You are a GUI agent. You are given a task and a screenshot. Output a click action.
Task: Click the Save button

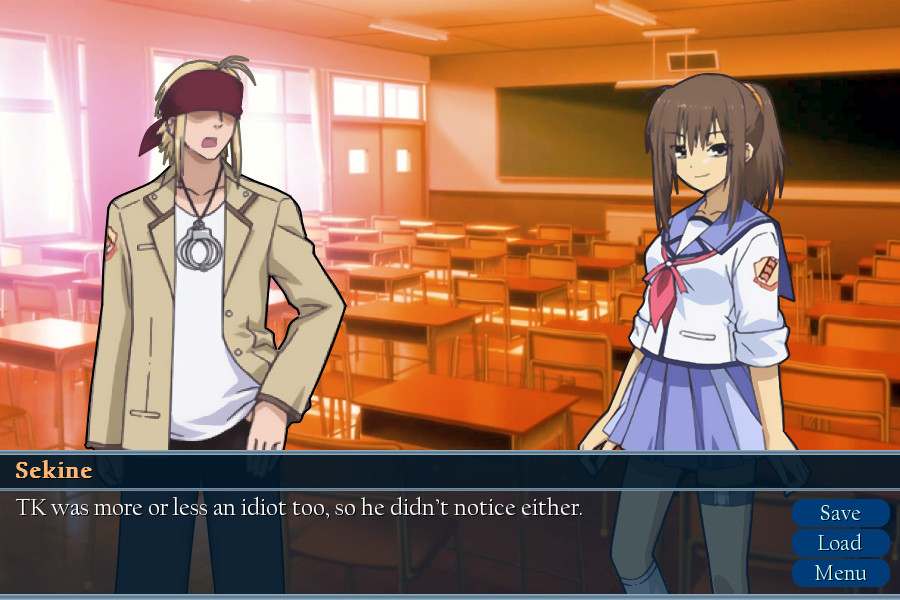click(x=840, y=513)
